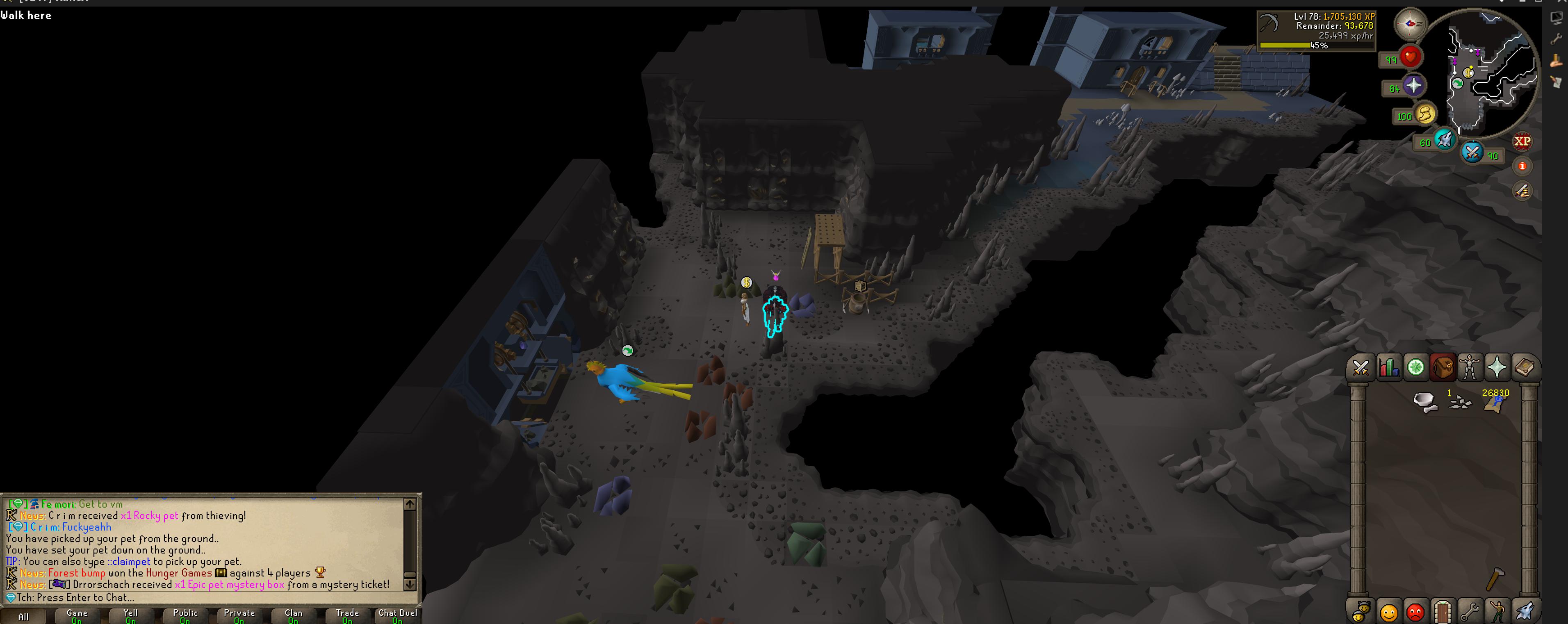This screenshot has height=624, width=1568.
Task: Activate the quick-prayer orb
Action: click(1413, 86)
